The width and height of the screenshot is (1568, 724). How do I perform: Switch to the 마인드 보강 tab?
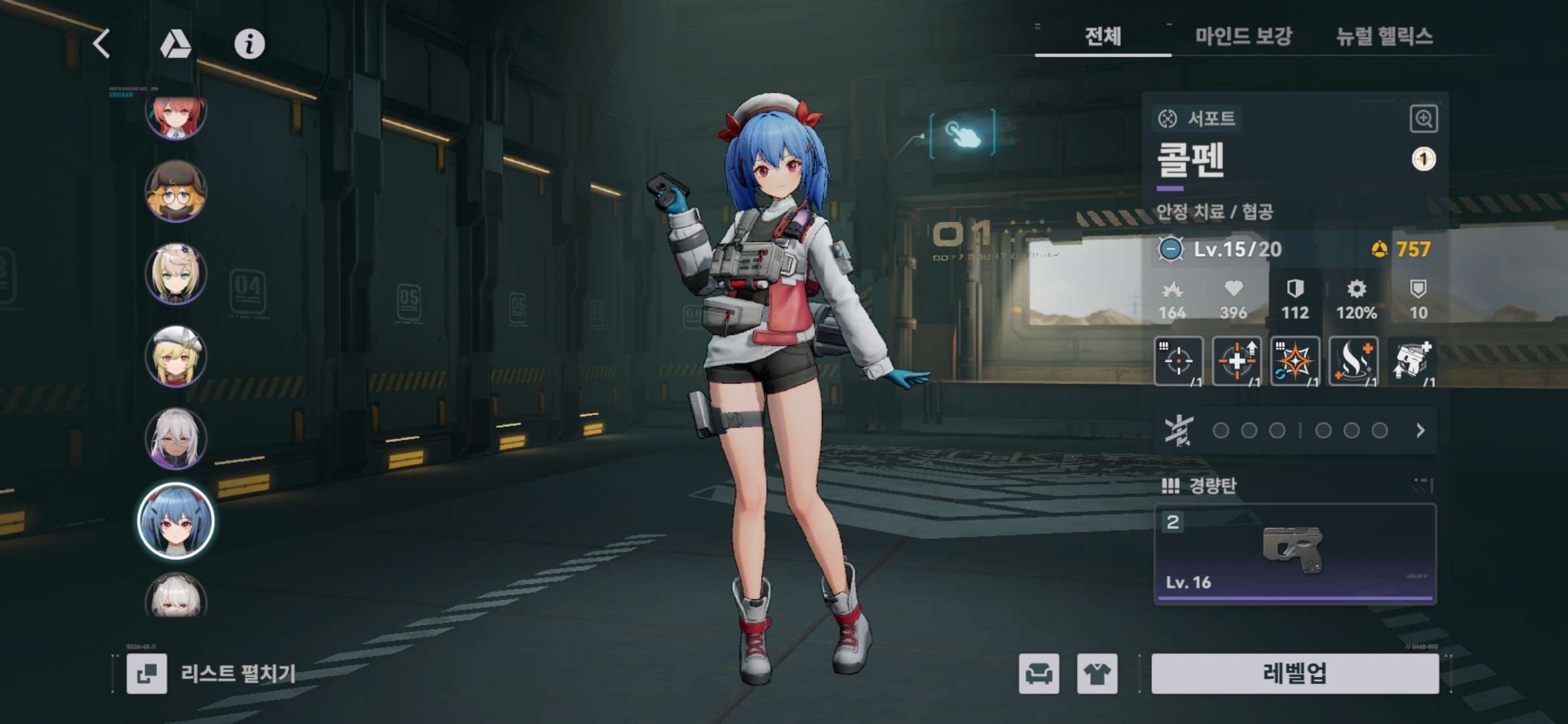point(1243,36)
